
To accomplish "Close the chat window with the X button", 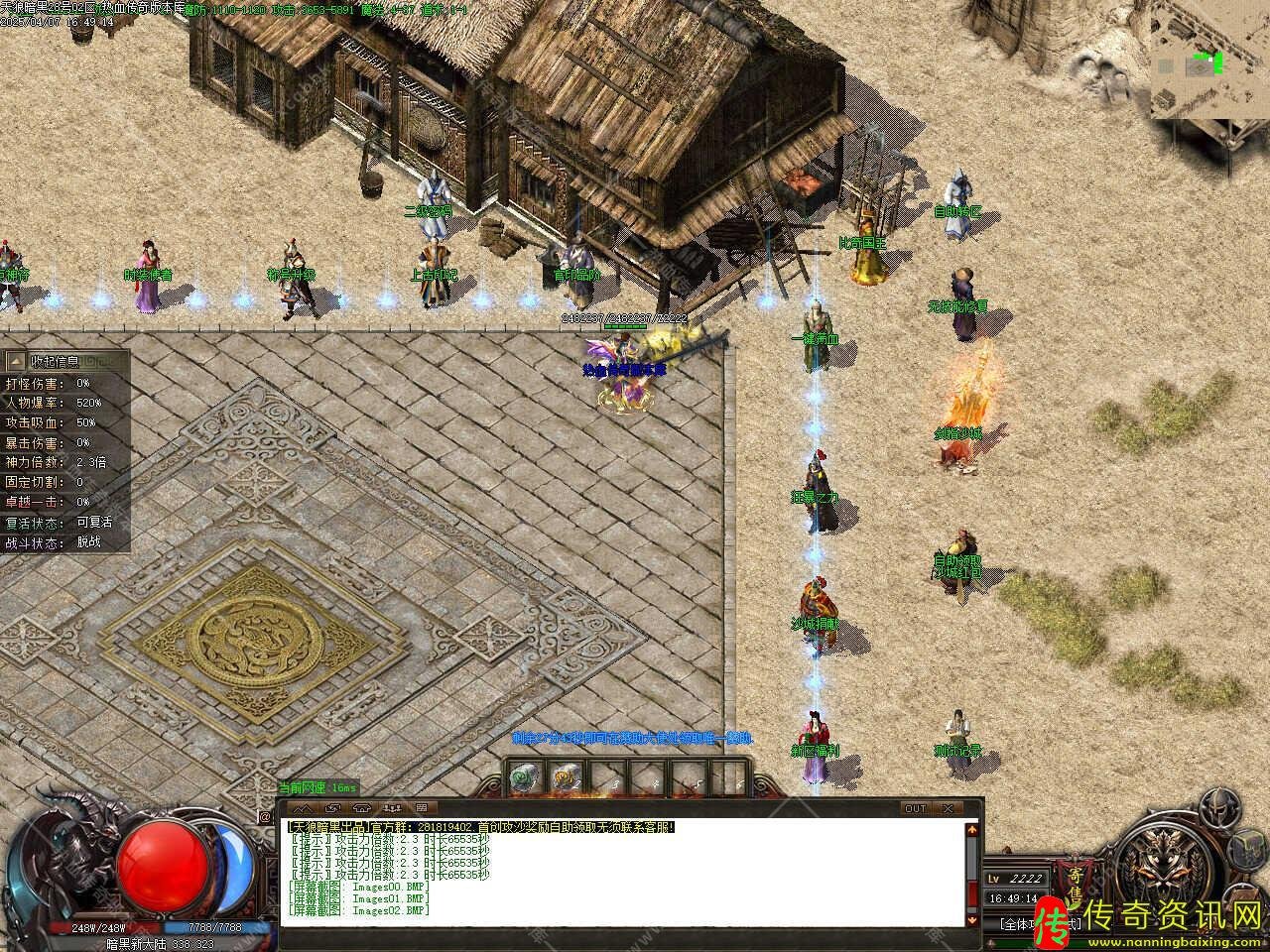I will (948, 808).
